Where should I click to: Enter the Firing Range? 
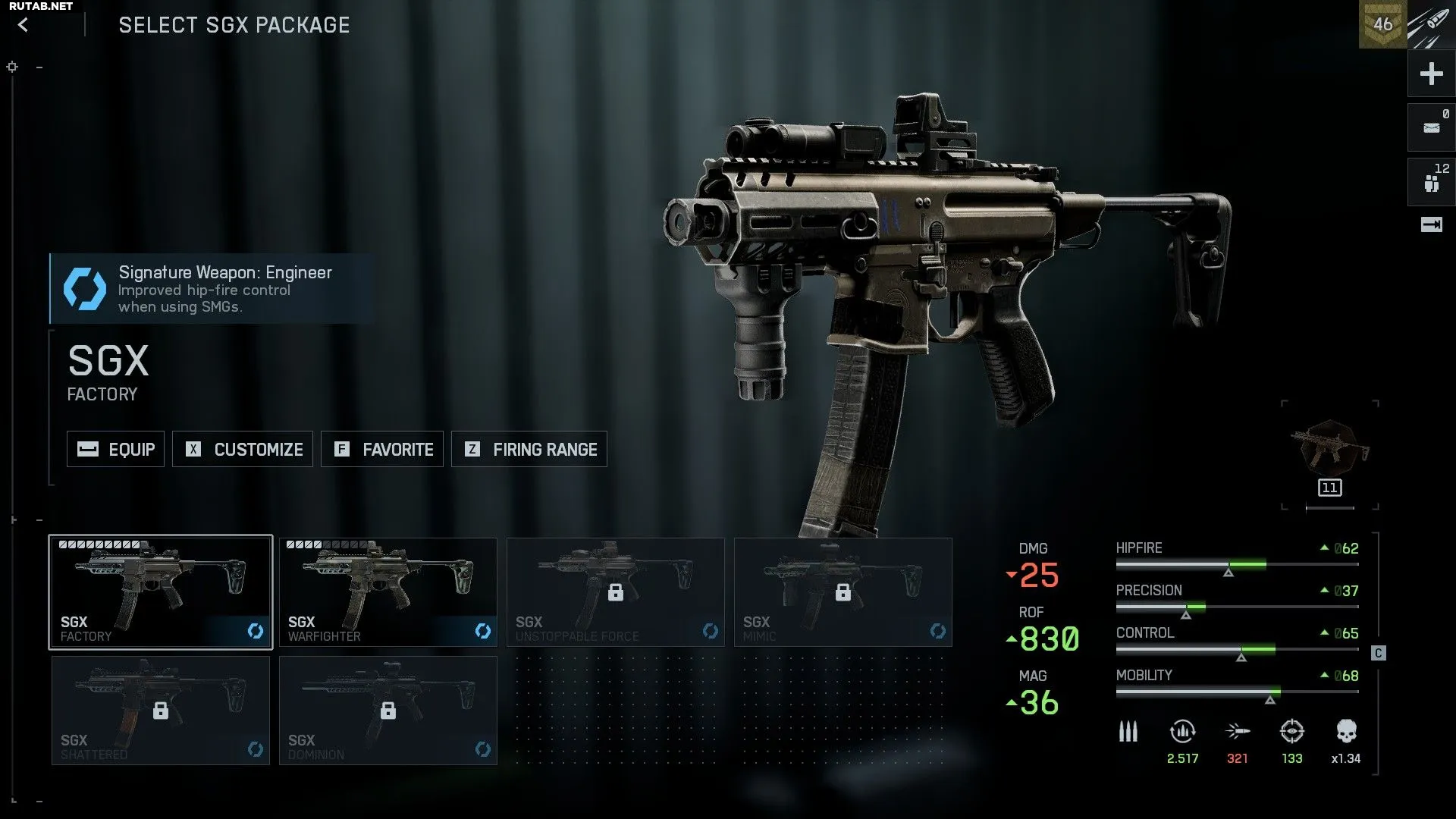[529, 449]
